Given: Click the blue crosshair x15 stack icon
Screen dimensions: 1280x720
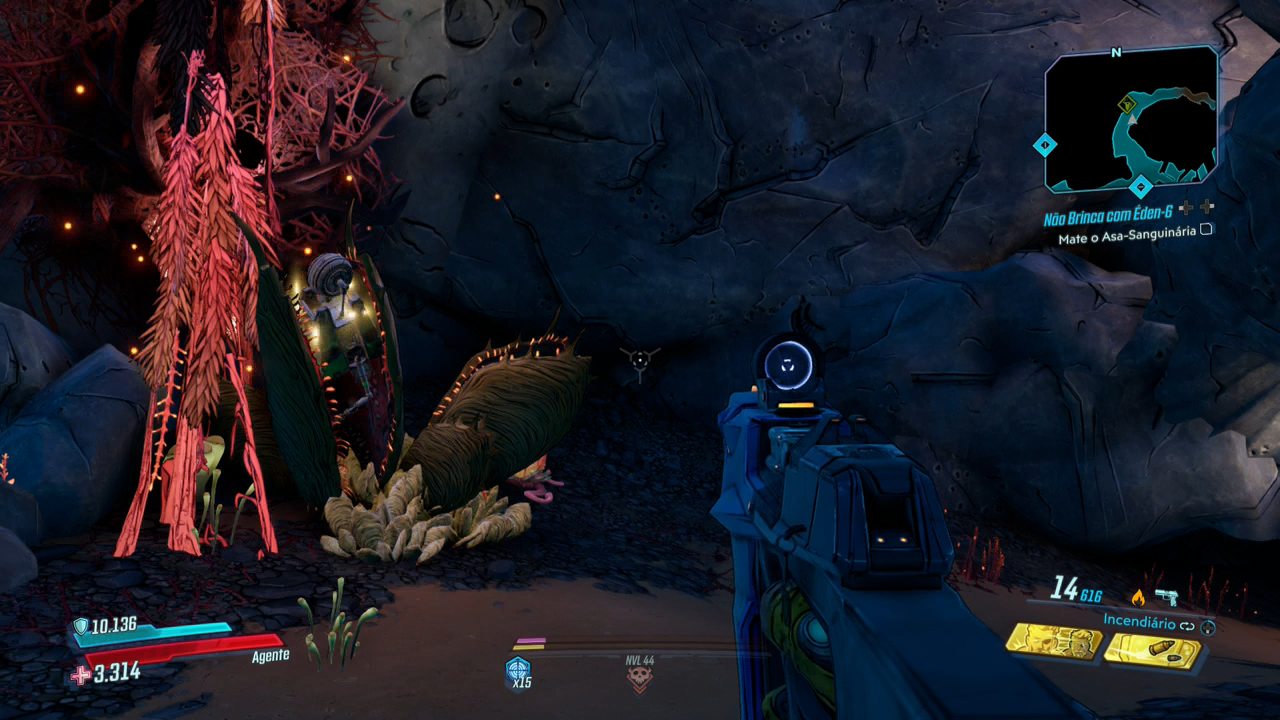Looking at the screenshot, I should (x=518, y=672).
